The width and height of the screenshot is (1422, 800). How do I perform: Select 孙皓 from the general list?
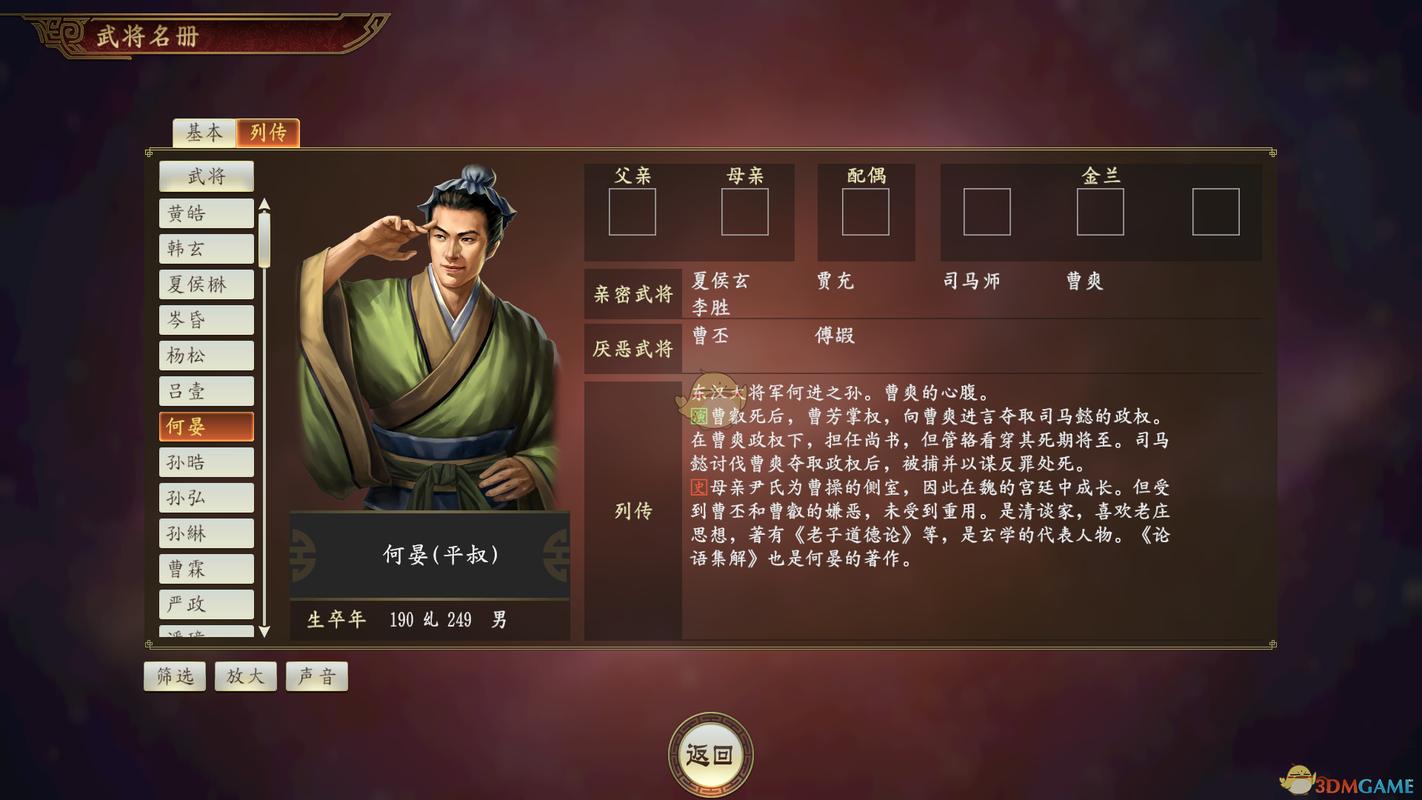click(207, 461)
